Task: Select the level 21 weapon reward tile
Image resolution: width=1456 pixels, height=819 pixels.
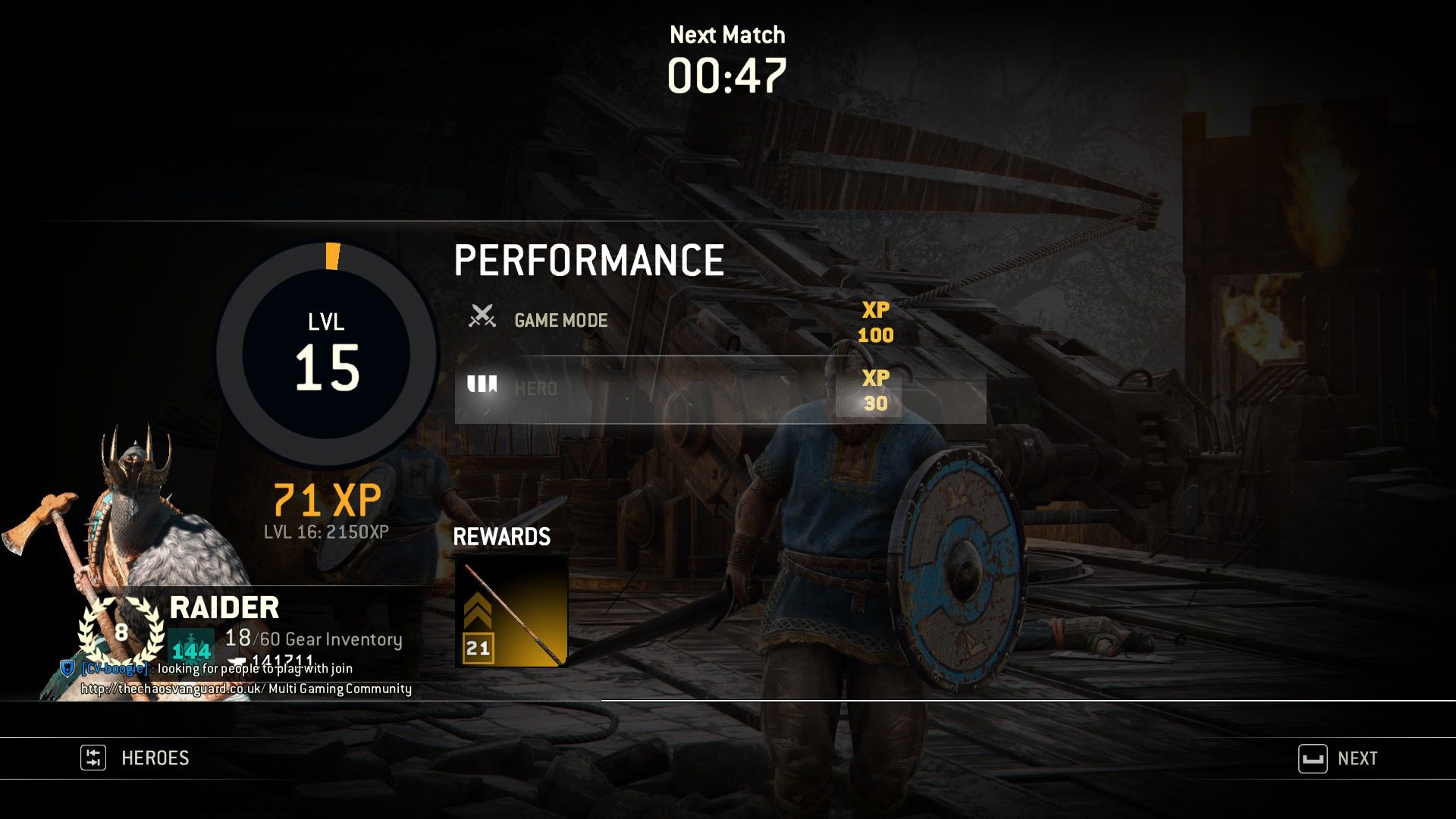Action: (x=511, y=611)
